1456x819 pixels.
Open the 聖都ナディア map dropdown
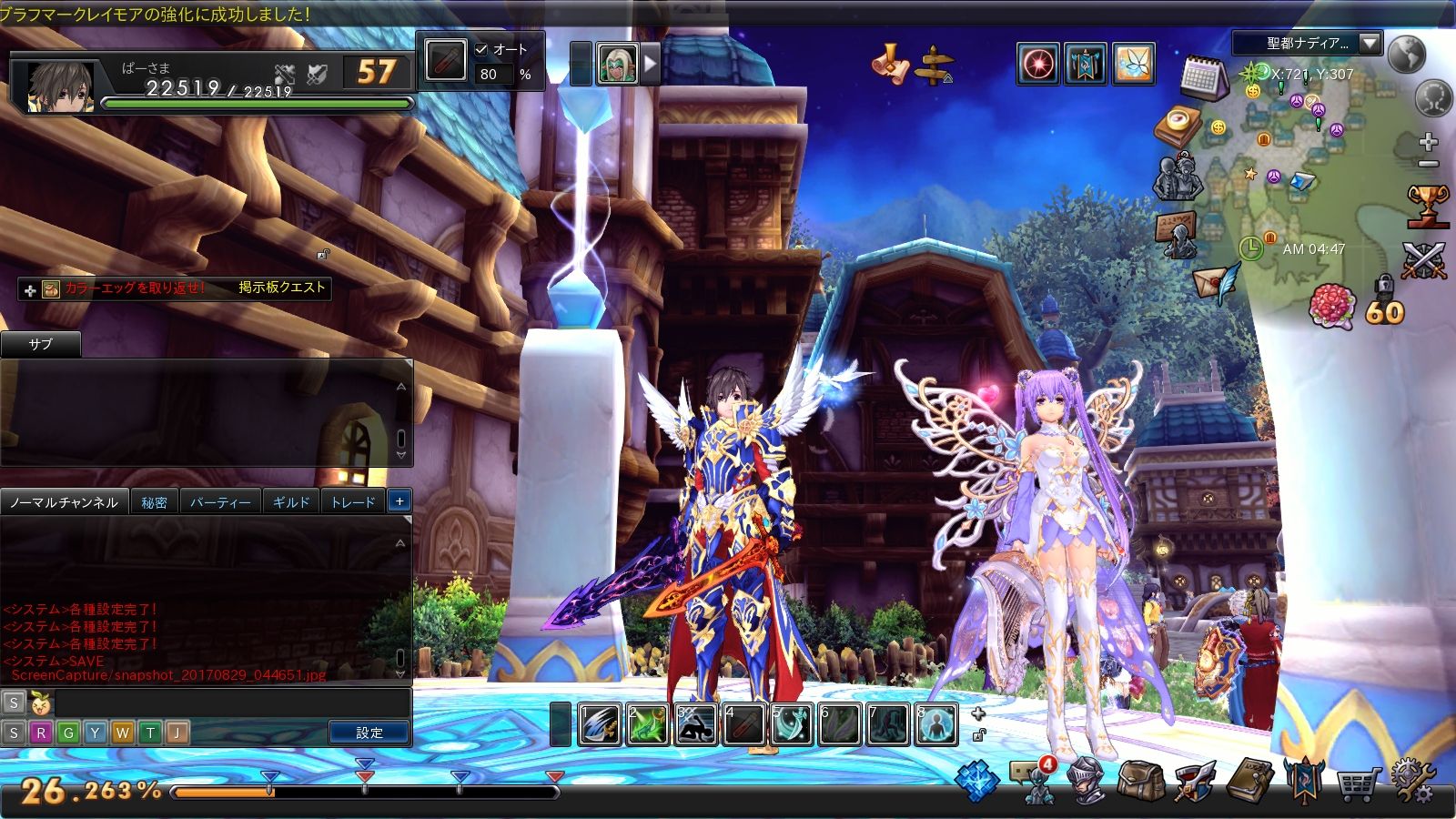click(1370, 43)
